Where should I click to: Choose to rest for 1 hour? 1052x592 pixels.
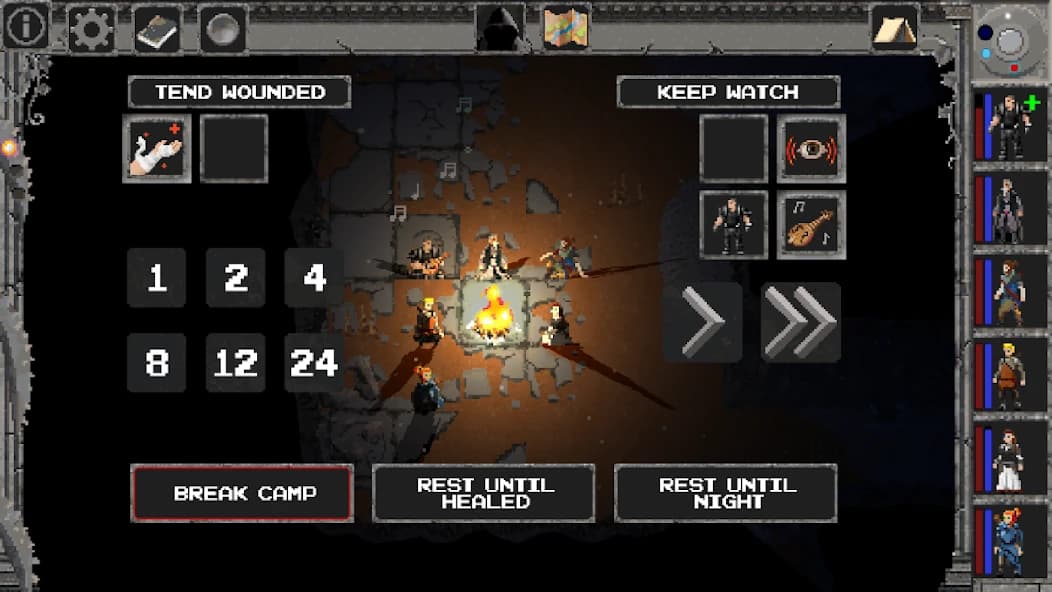point(157,278)
